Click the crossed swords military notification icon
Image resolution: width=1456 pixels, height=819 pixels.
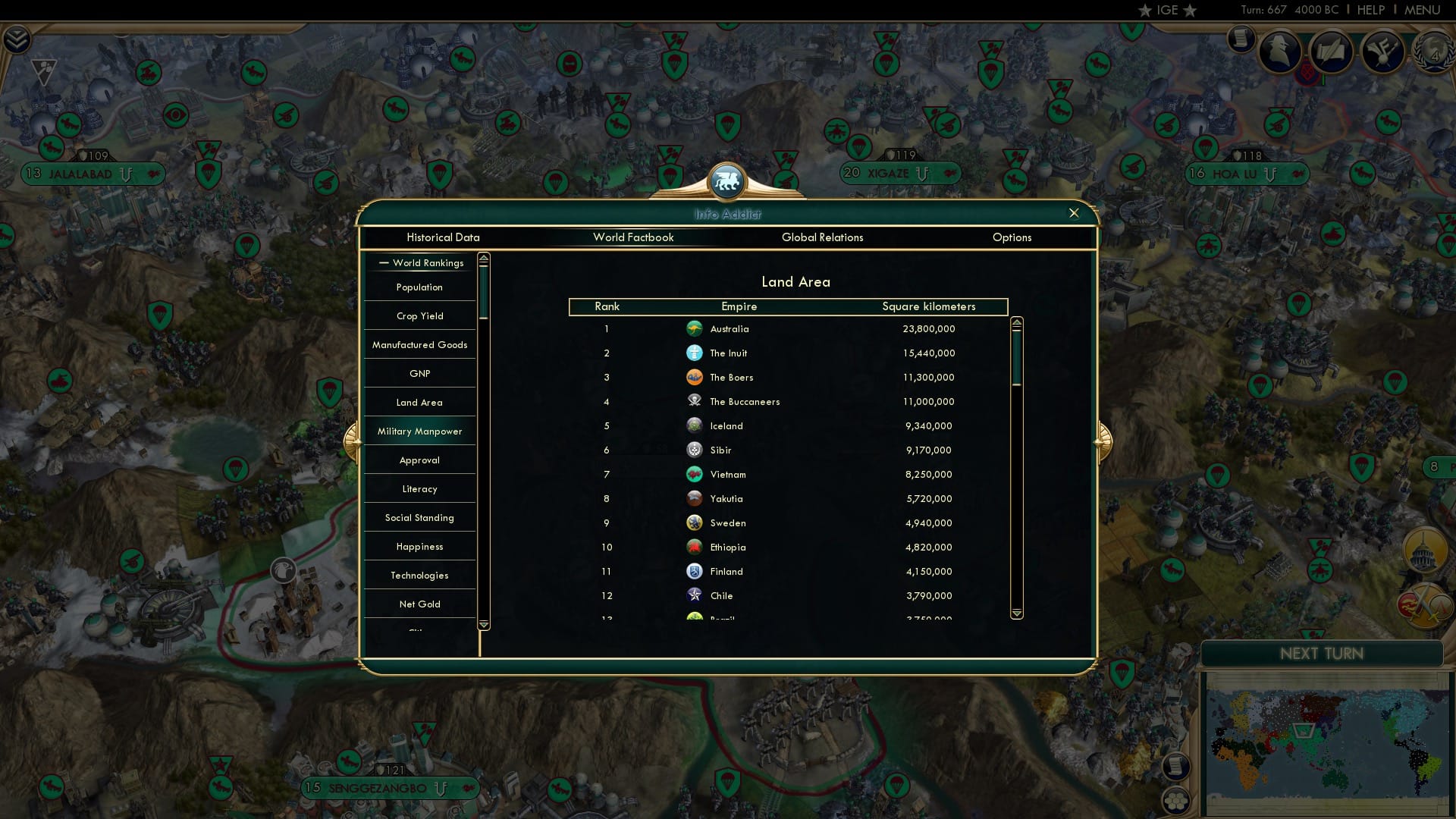pyautogui.click(x=1422, y=606)
